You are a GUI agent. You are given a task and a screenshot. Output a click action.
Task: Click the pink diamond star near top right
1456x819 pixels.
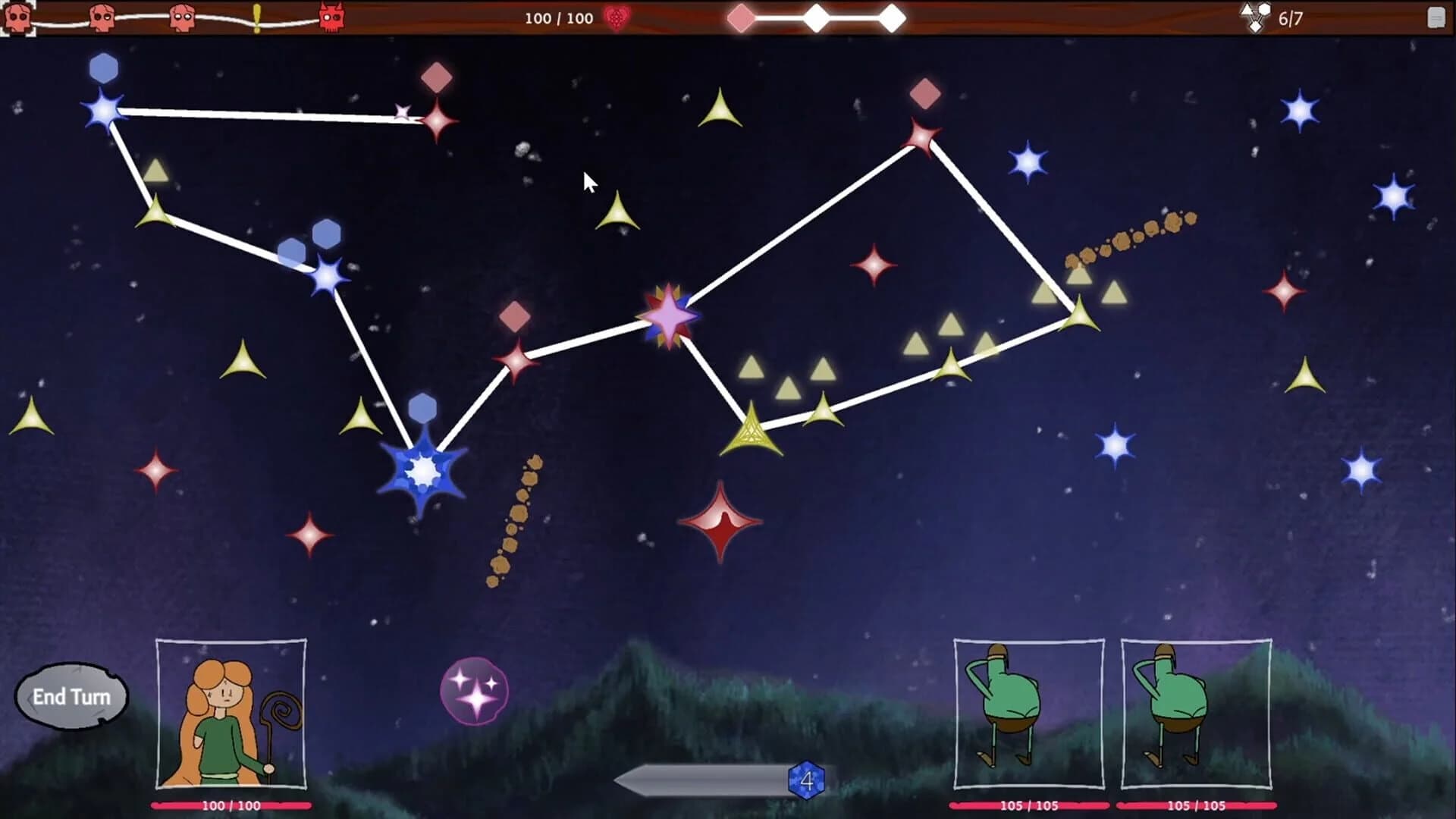click(x=924, y=95)
